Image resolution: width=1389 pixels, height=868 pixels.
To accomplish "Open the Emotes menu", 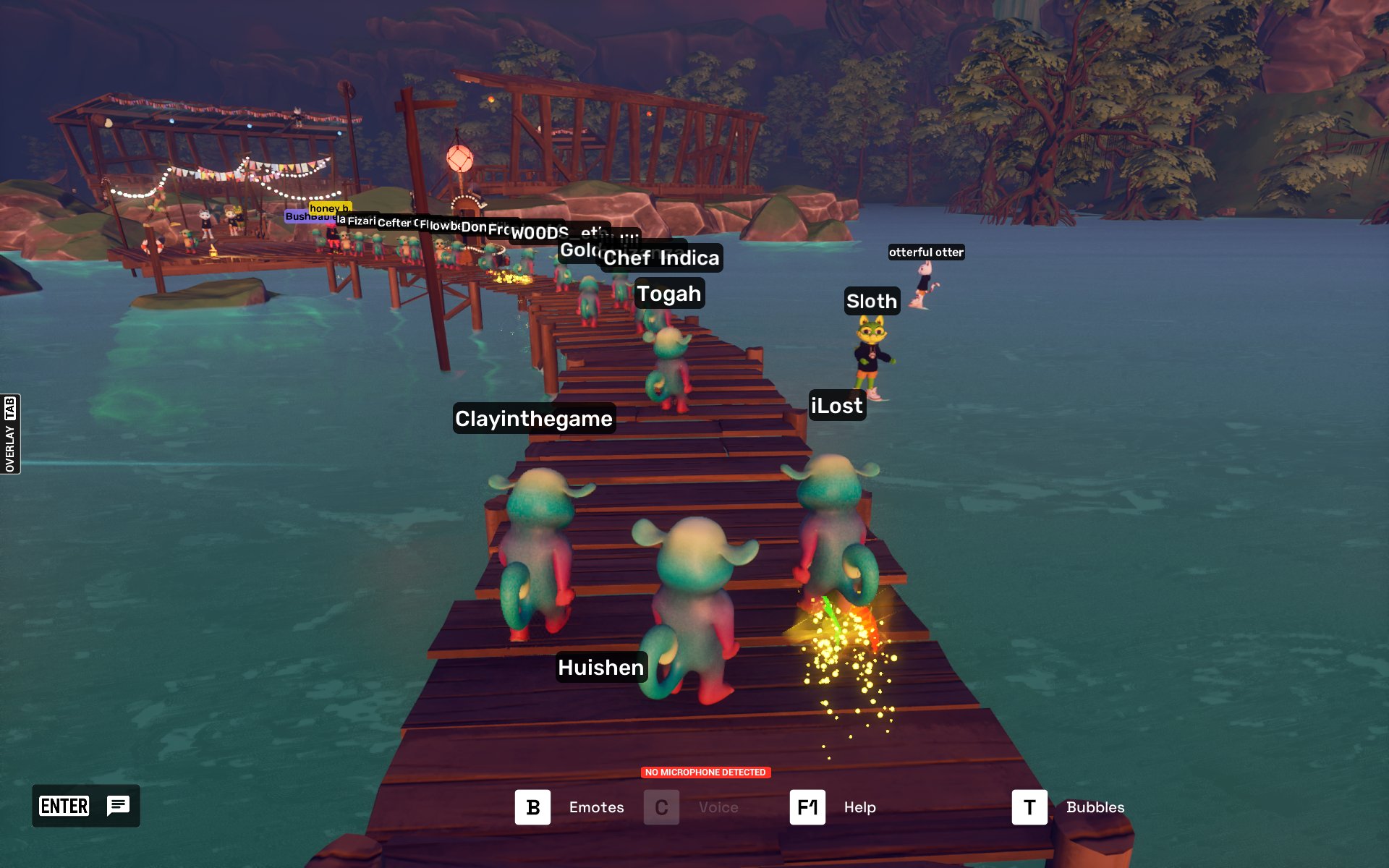I will (533, 807).
